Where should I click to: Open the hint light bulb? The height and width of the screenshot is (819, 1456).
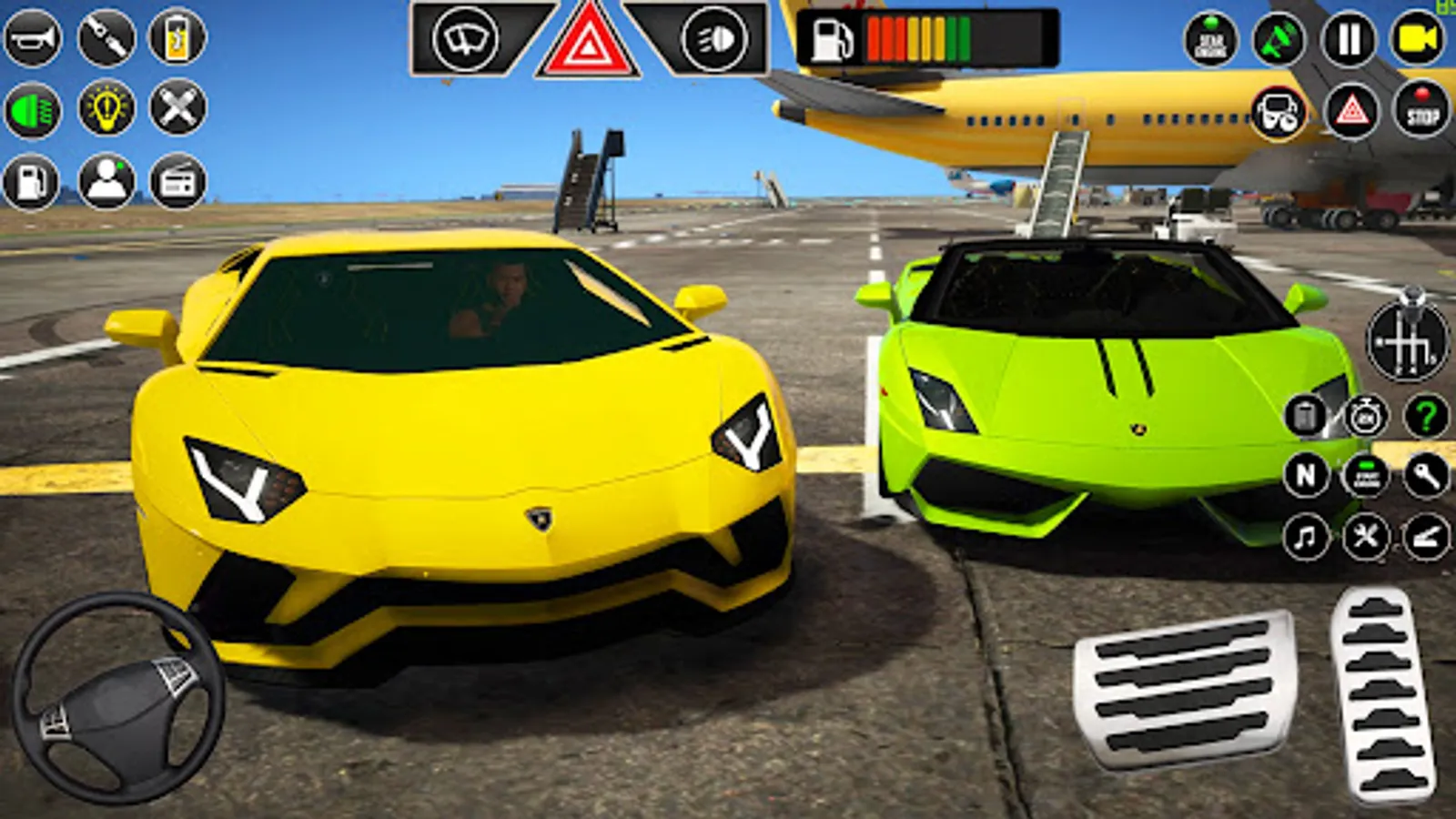tap(105, 111)
